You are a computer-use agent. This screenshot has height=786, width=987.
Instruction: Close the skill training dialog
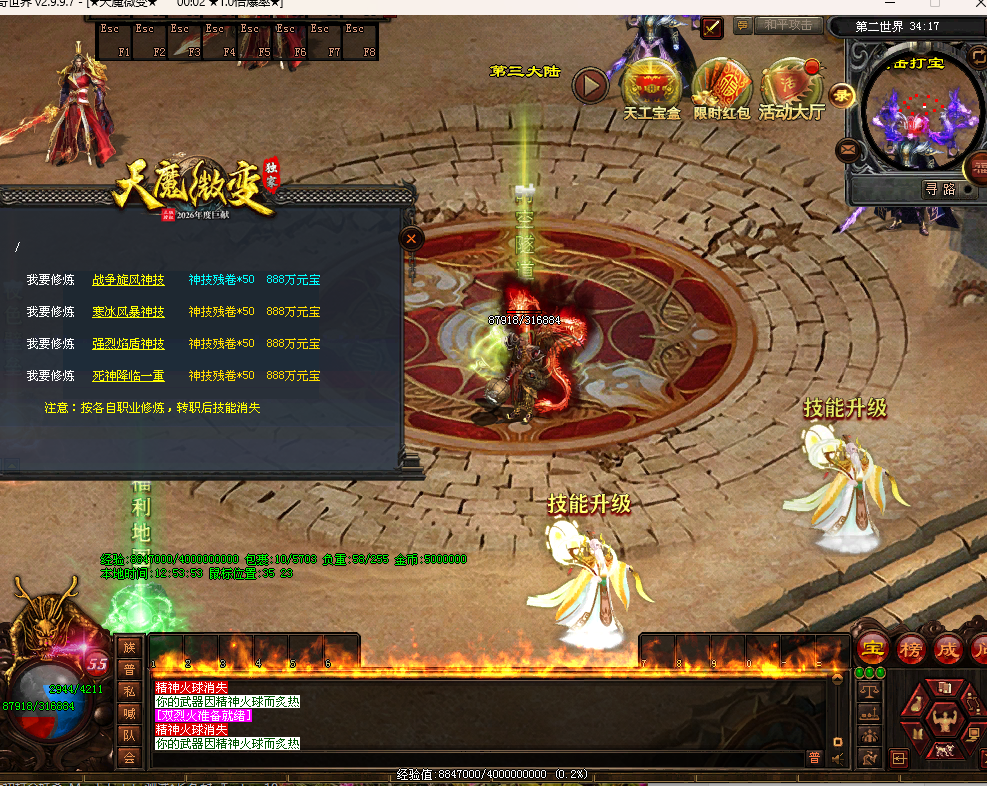pos(412,238)
